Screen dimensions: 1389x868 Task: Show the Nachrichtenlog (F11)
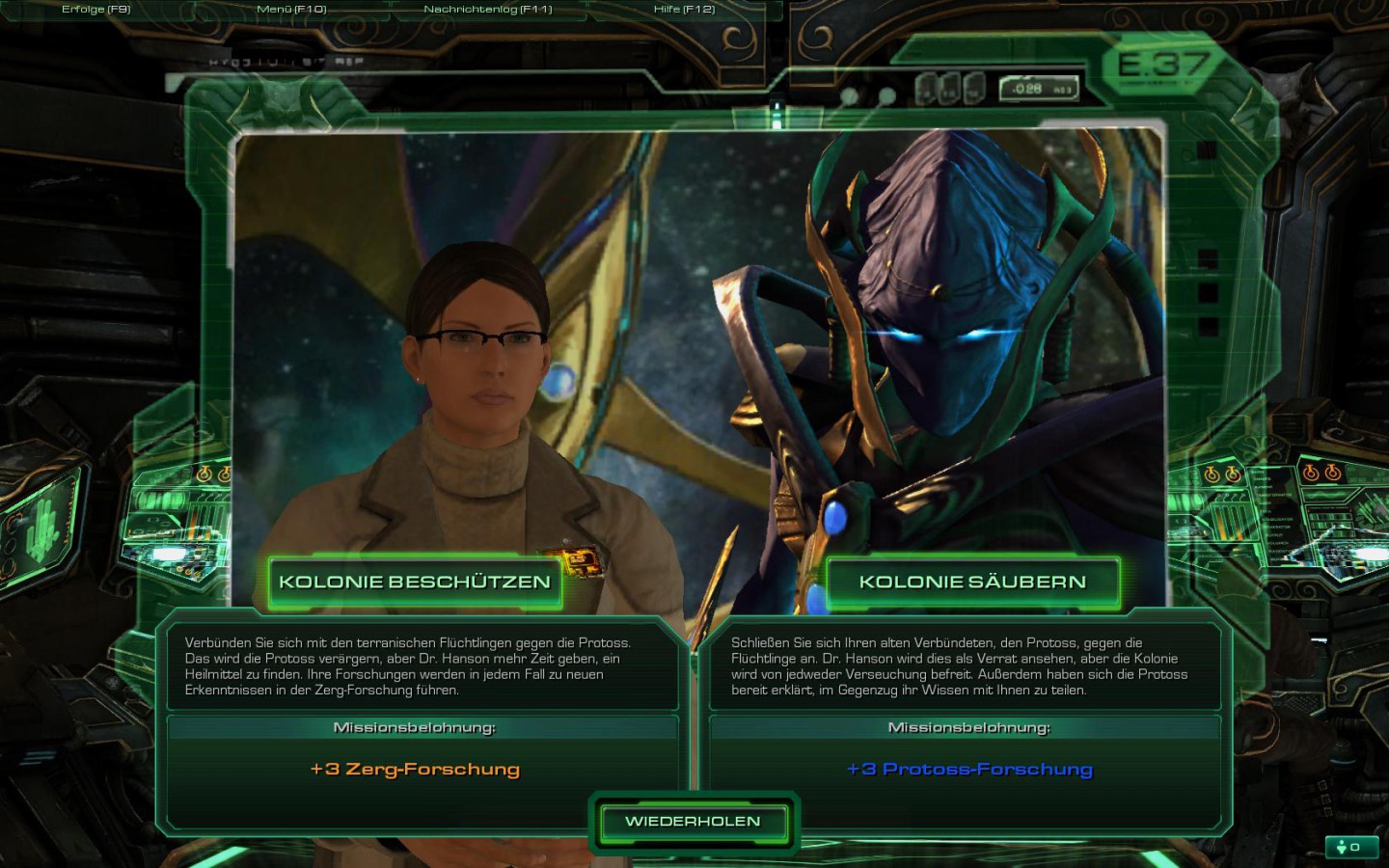point(488,10)
